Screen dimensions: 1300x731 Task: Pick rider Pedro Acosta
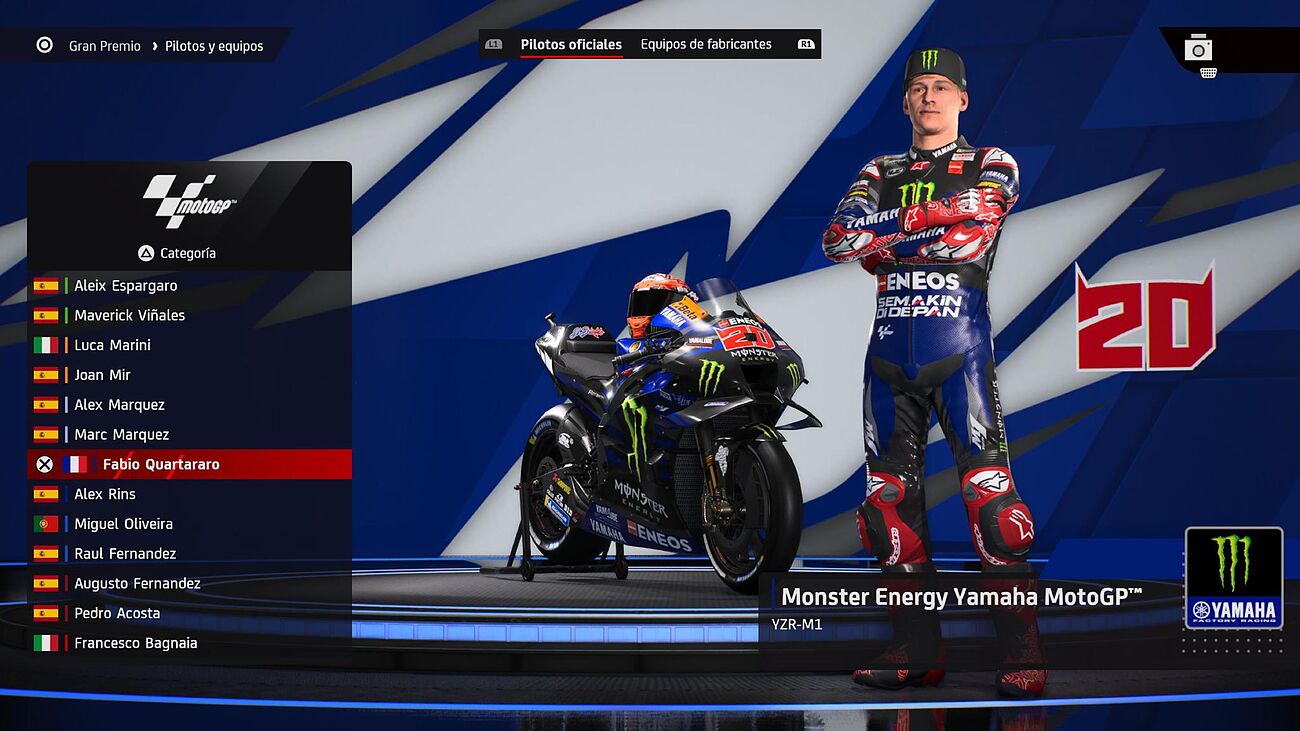[117, 613]
